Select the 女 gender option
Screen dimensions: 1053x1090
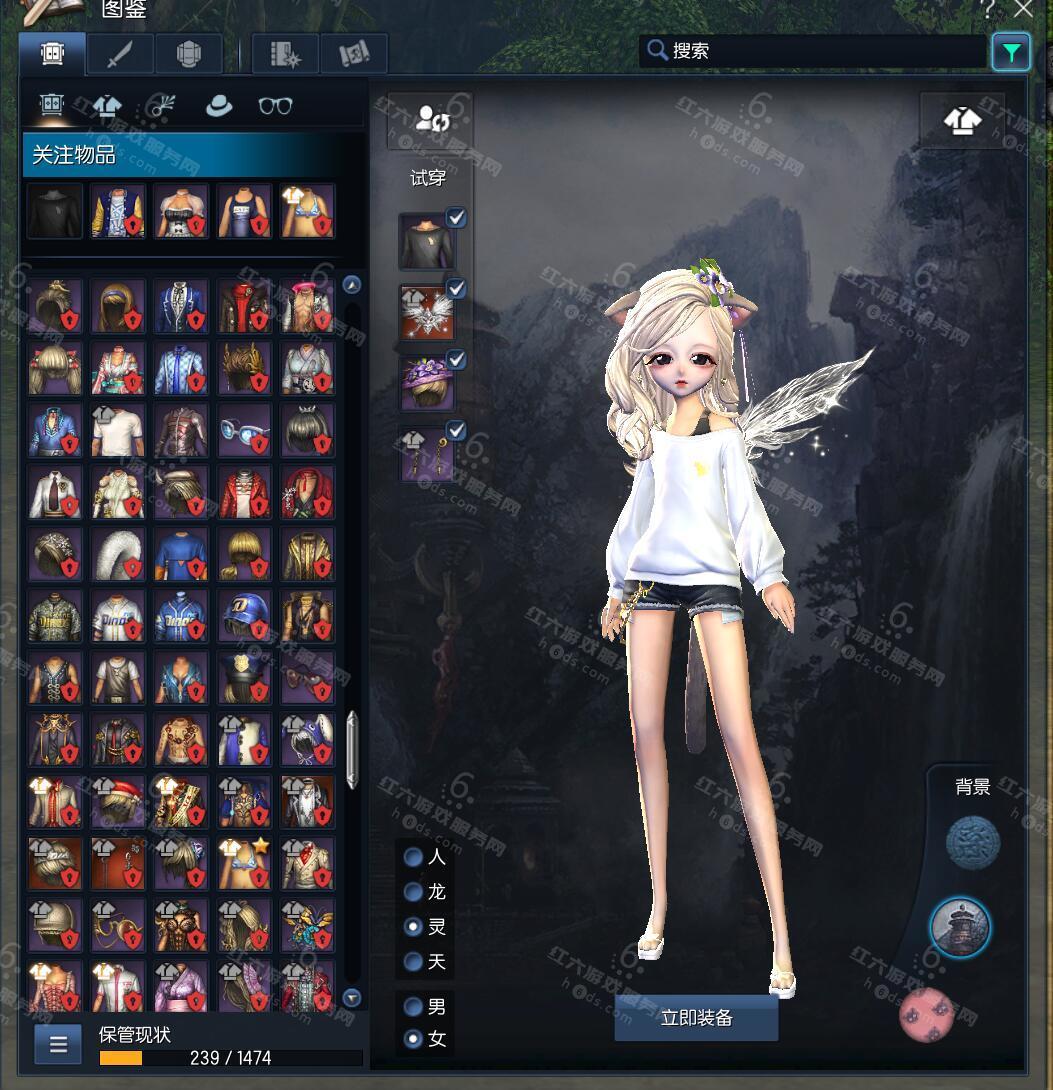[413, 1039]
